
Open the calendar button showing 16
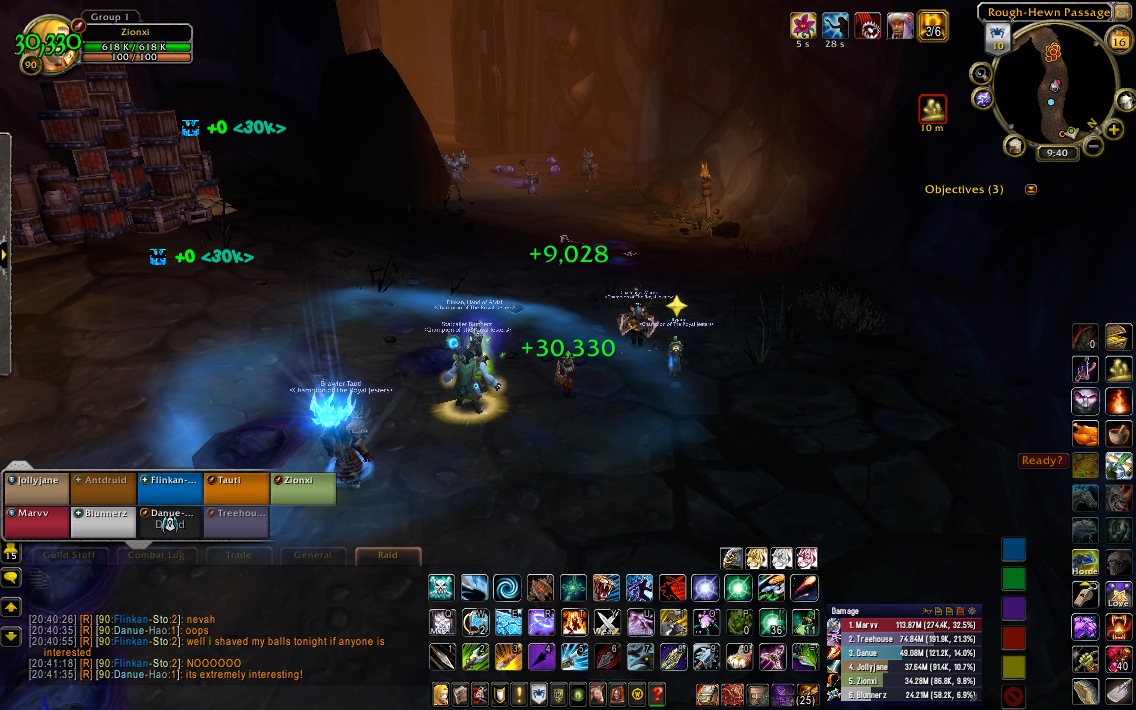[1120, 40]
